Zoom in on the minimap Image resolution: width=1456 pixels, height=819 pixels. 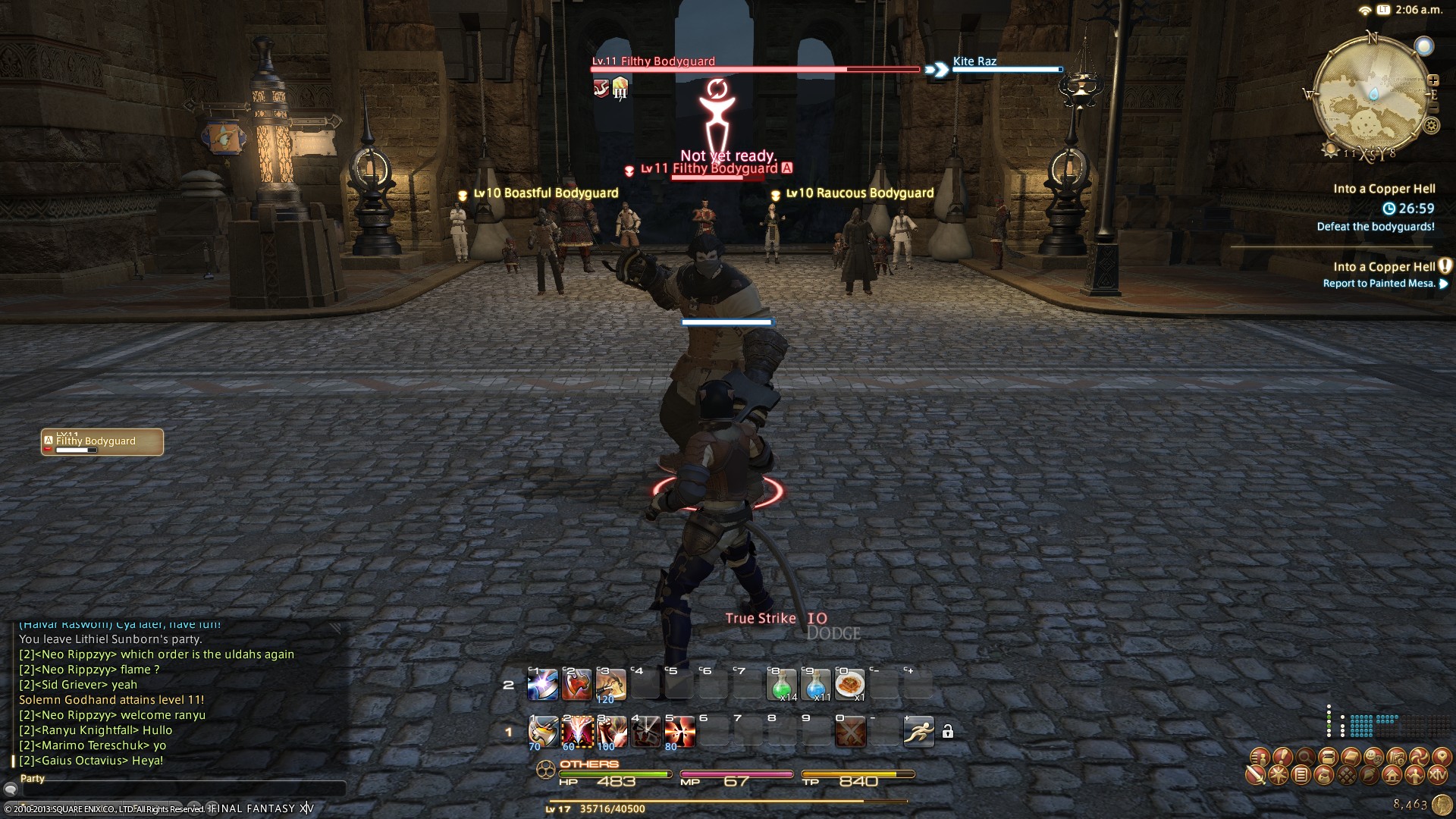pyautogui.click(x=1433, y=80)
